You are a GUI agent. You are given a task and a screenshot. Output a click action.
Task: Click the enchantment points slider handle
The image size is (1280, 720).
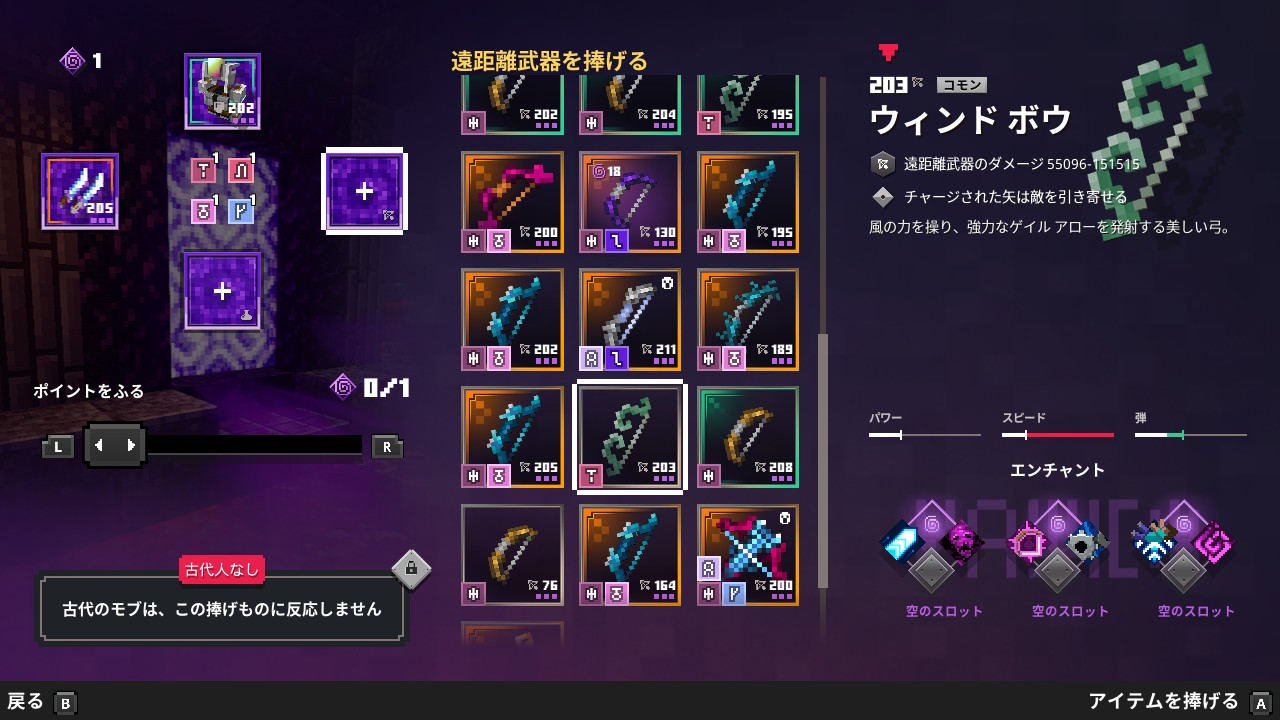[x=115, y=446]
